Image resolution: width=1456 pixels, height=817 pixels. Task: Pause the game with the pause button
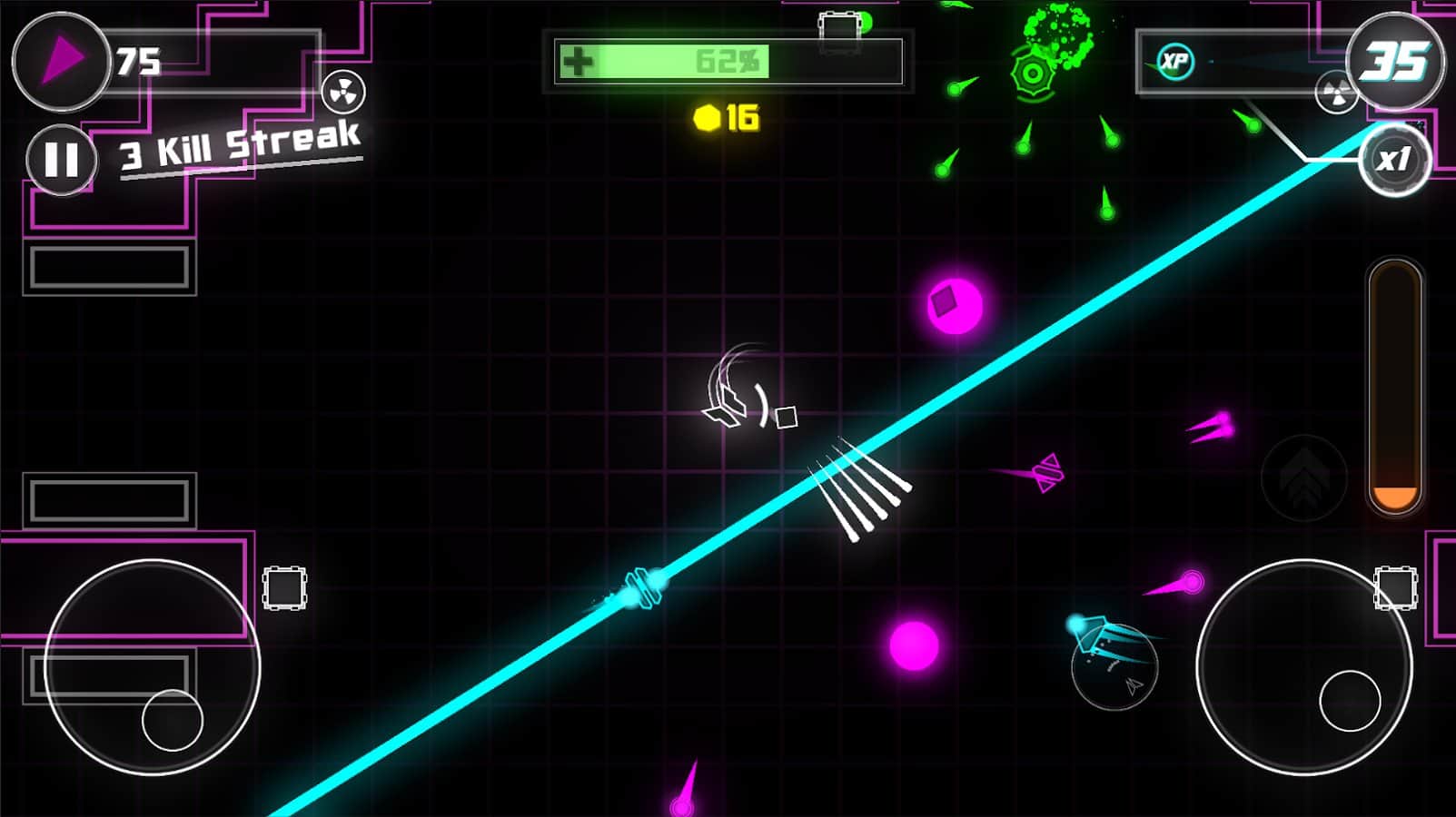click(61, 160)
